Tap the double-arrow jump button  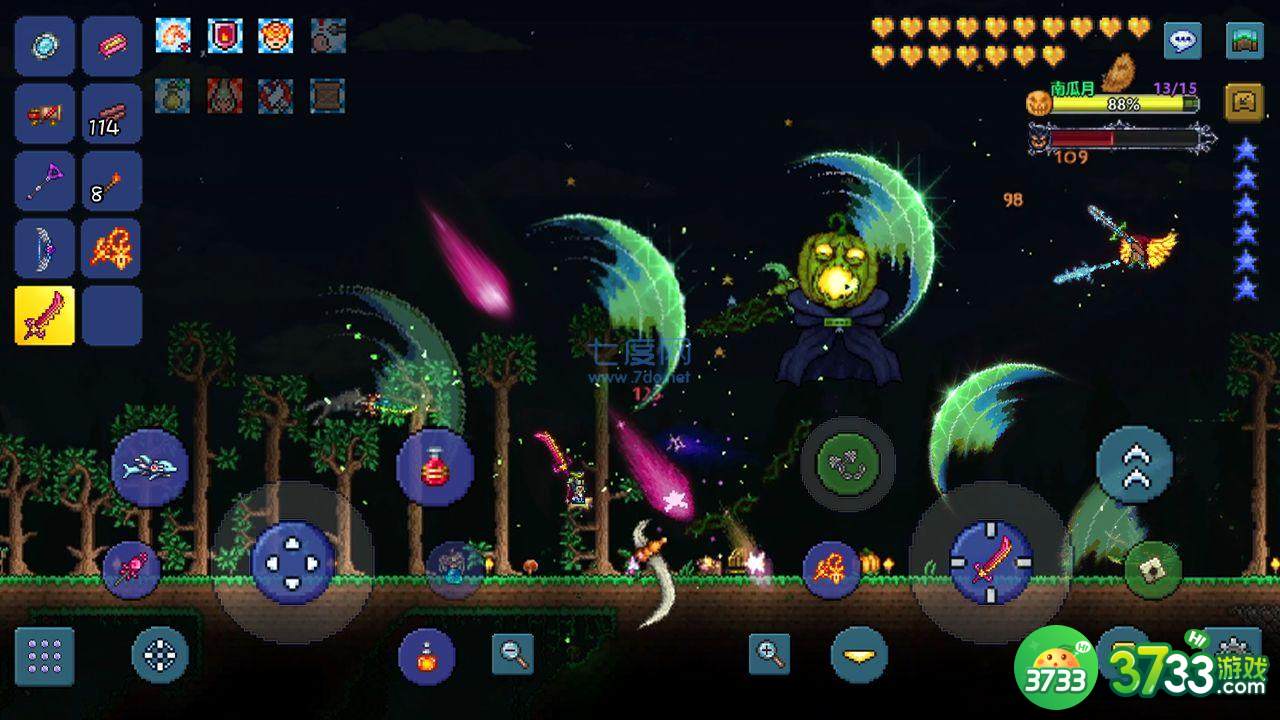pos(1134,465)
